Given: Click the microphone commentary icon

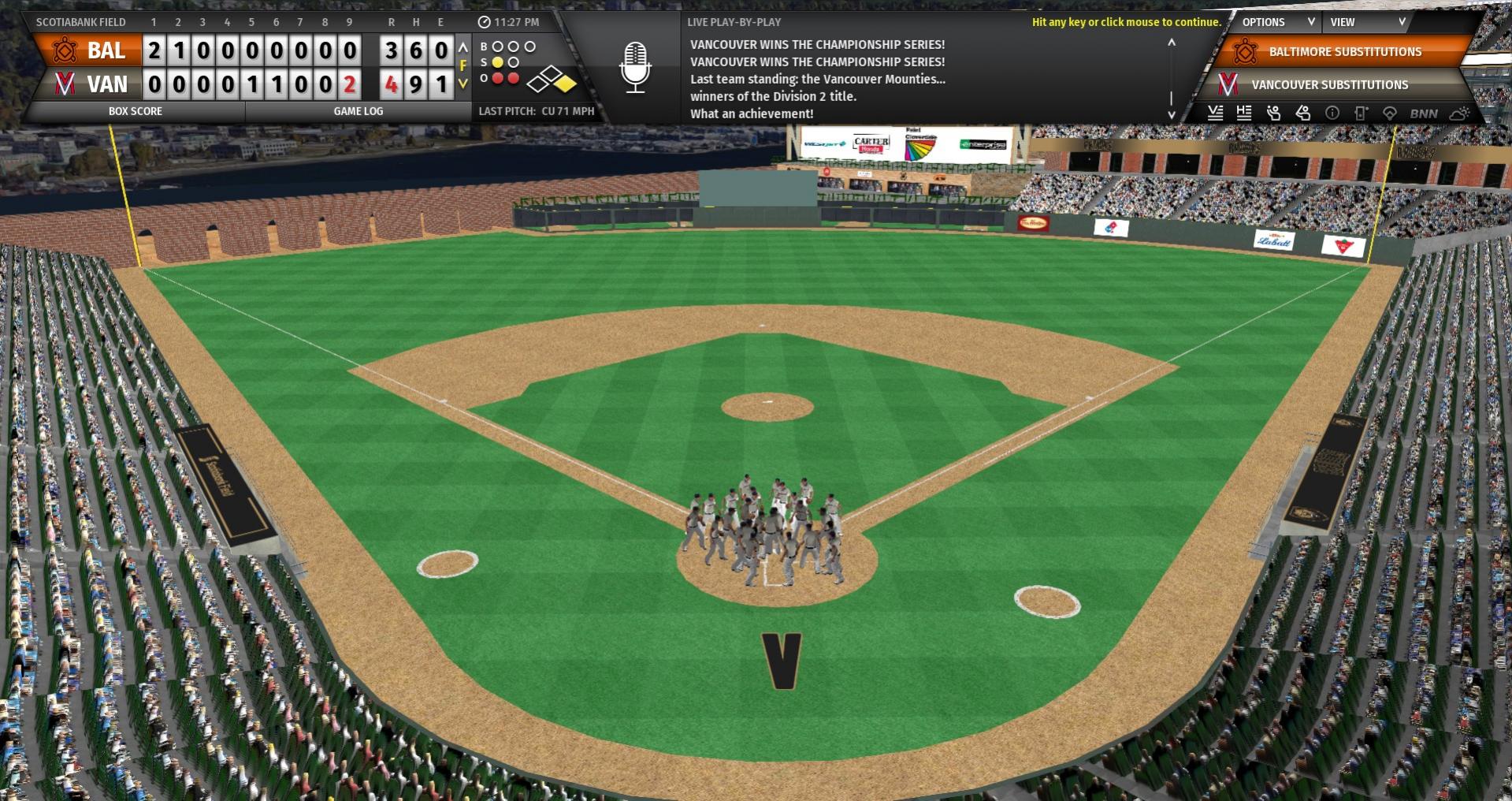Looking at the screenshot, I should [635, 68].
